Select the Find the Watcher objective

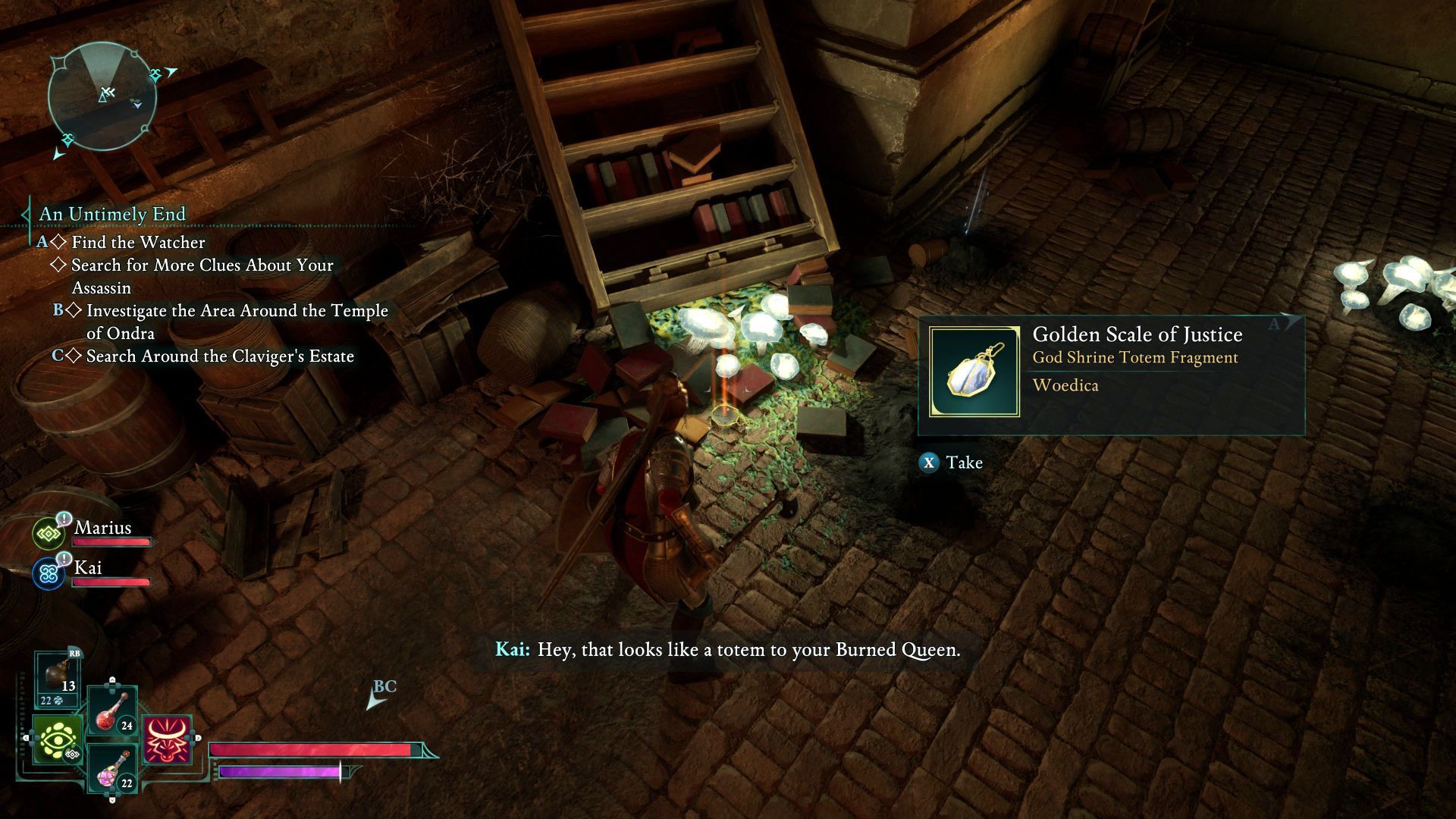point(138,242)
